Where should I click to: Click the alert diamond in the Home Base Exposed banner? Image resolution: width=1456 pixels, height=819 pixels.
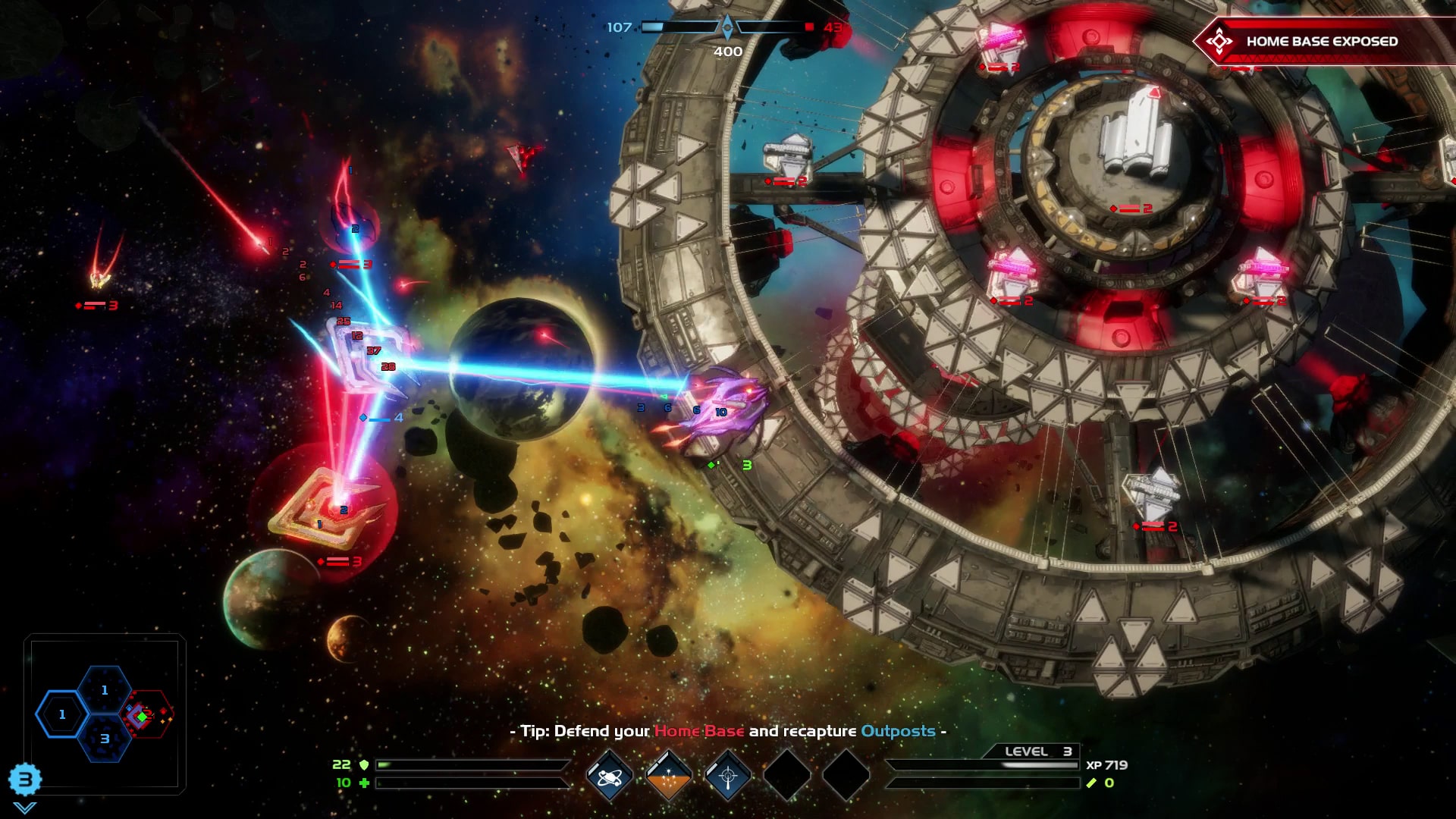[x=1219, y=42]
